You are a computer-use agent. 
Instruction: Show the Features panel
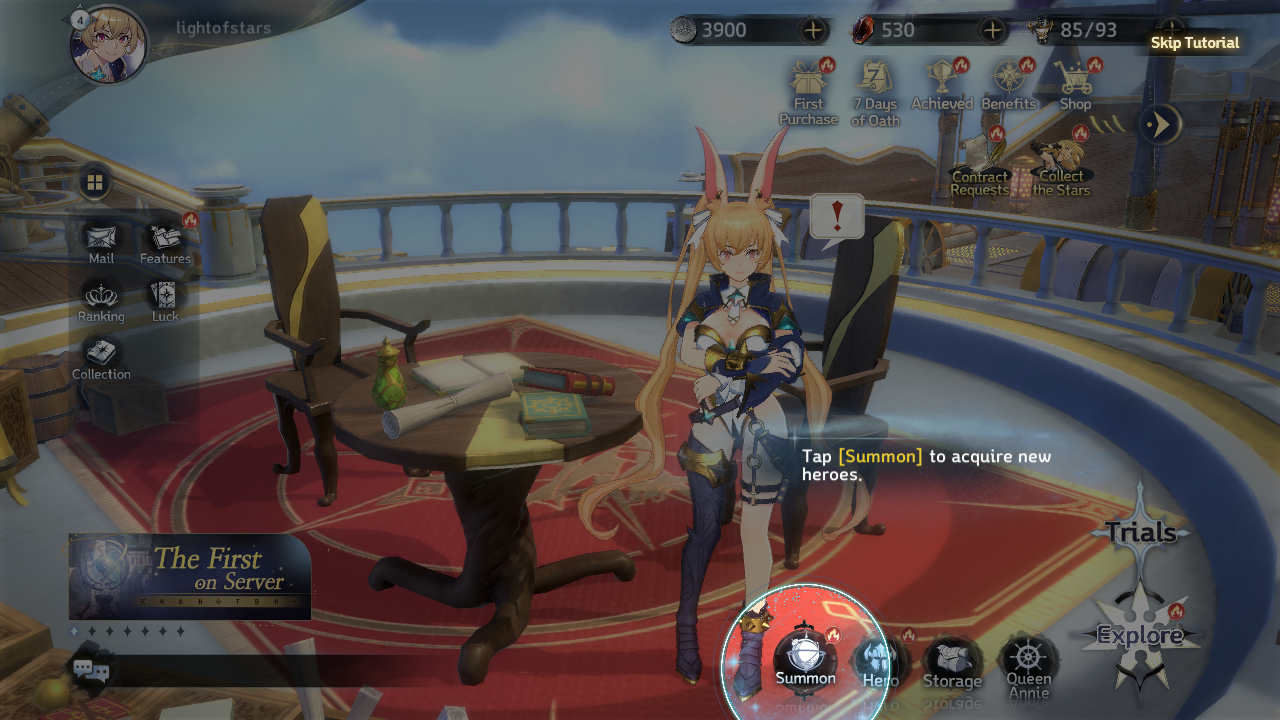click(x=165, y=240)
